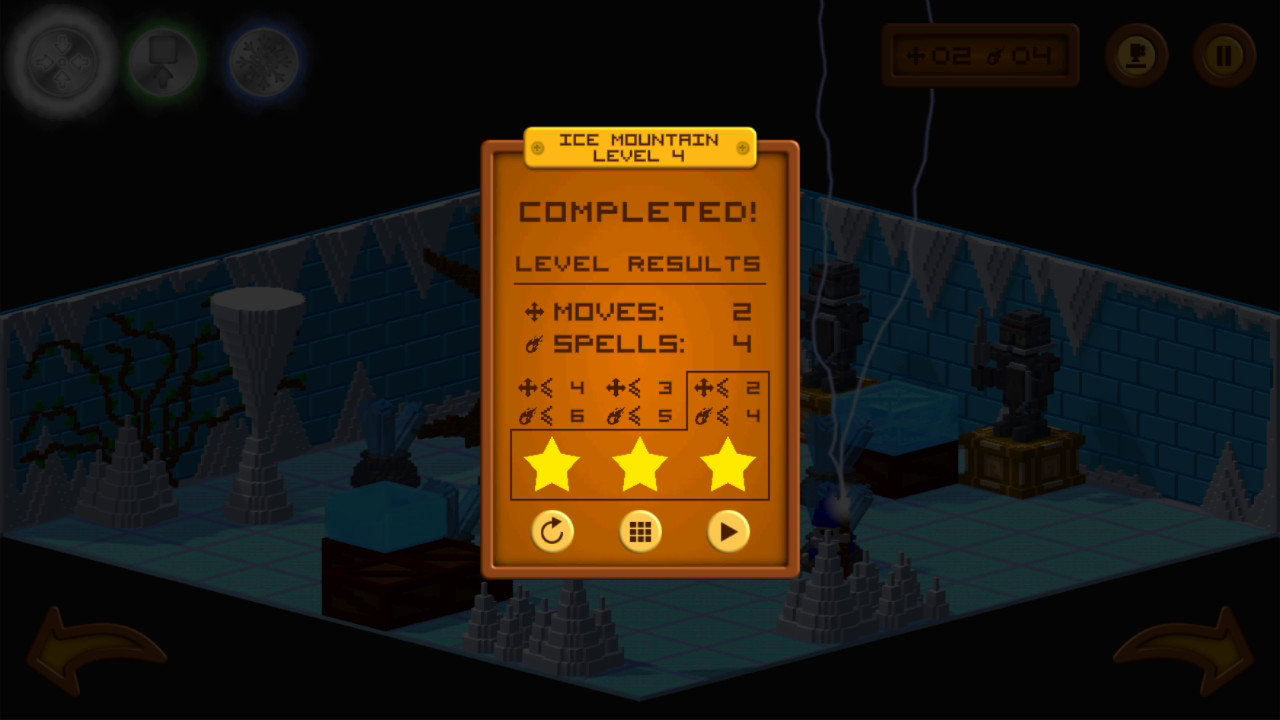Image resolution: width=1280 pixels, height=720 pixels.
Task: Open the level select grid
Action: coord(640,532)
